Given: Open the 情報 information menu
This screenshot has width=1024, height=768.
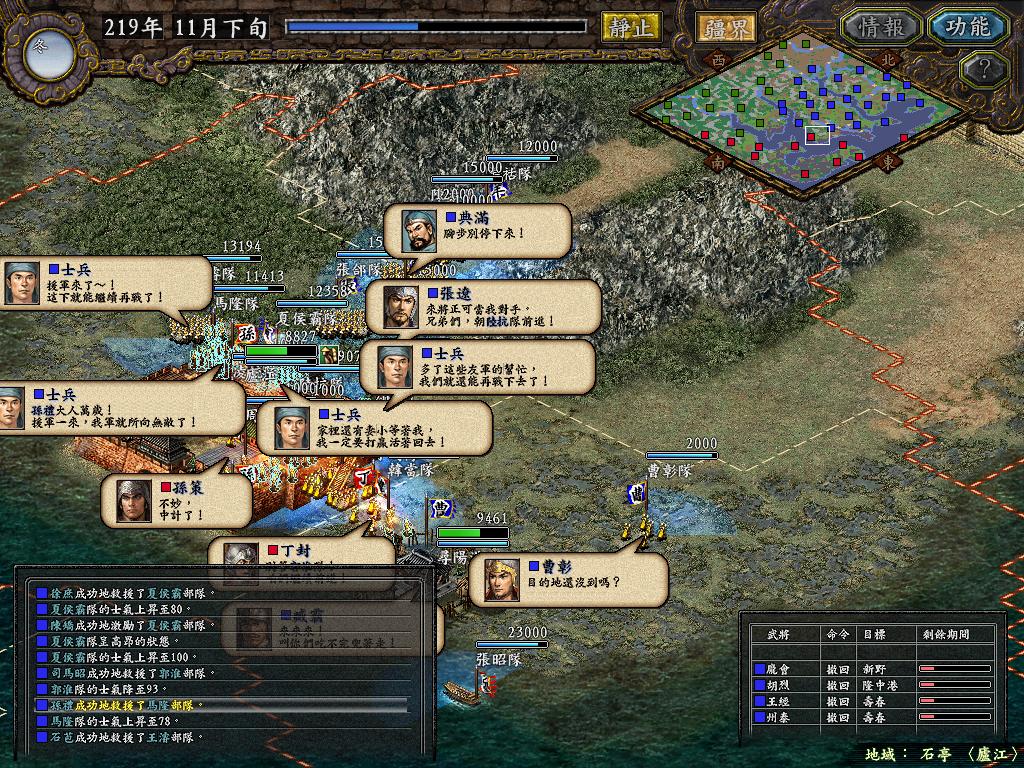Looking at the screenshot, I should (880, 27).
